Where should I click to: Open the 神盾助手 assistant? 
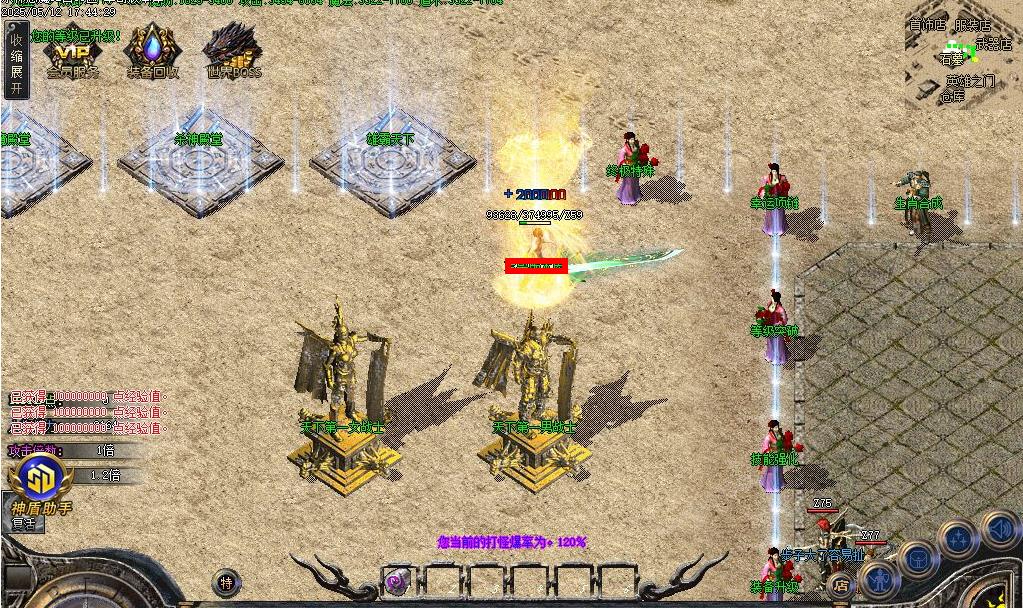tap(41, 481)
